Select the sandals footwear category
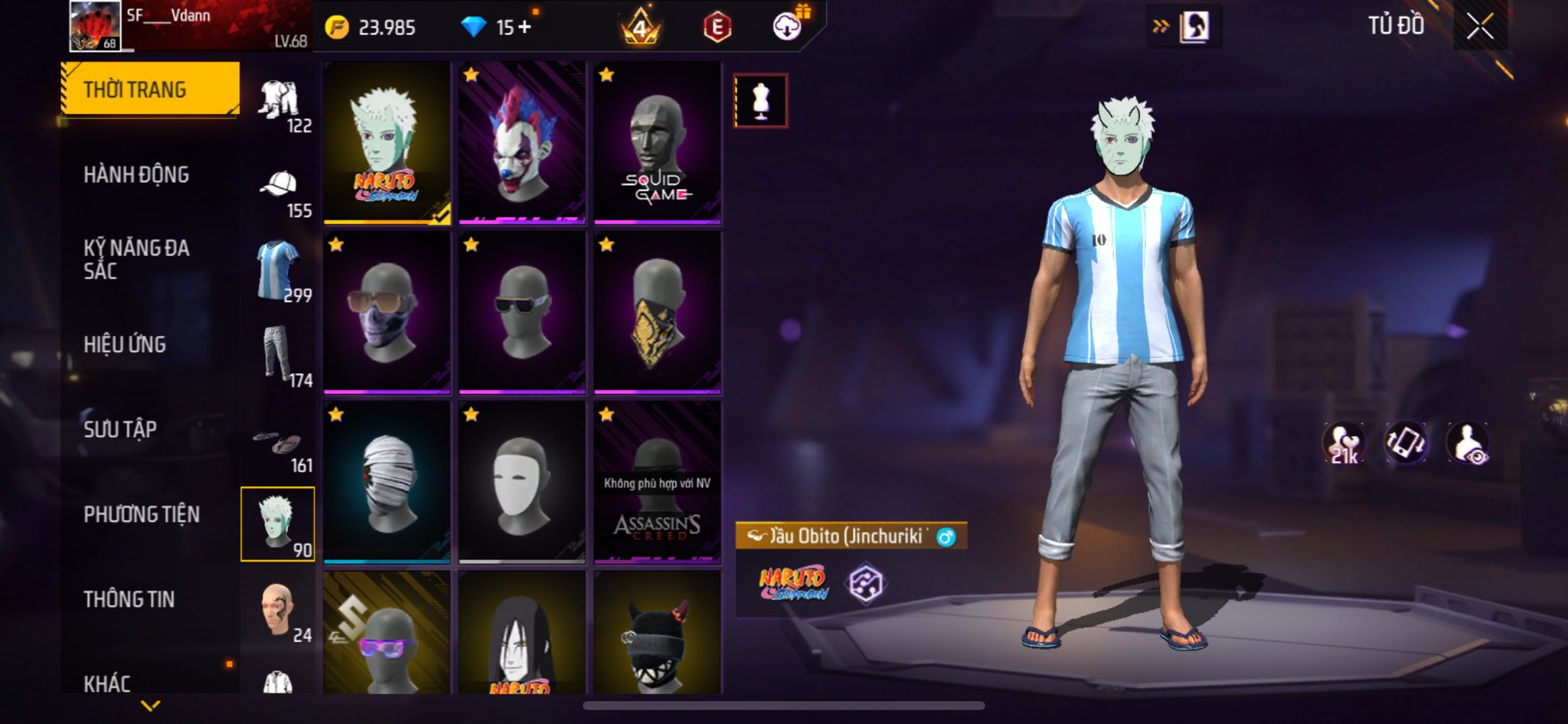Screen dimensions: 1568x724 point(279,445)
